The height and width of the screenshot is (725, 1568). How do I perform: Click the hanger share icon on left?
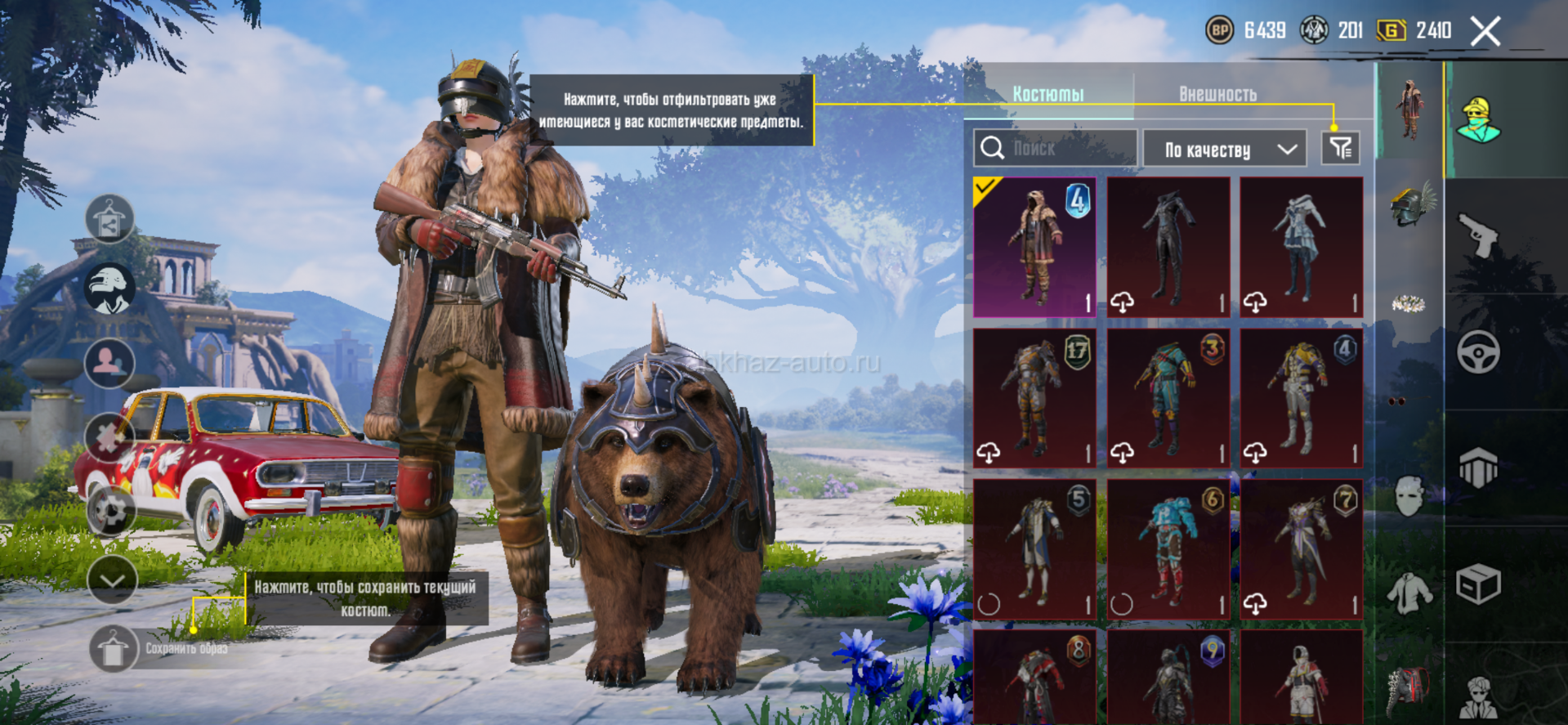[x=109, y=220]
